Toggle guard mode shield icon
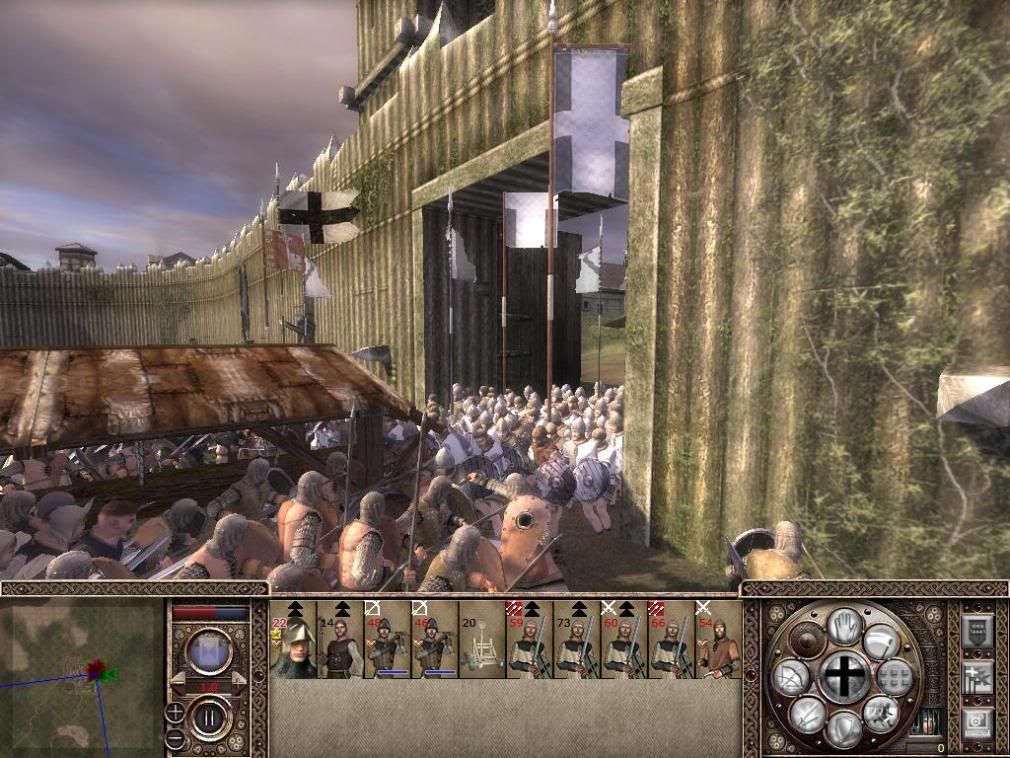This screenshot has width=1010, height=758. click(x=845, y=729)
